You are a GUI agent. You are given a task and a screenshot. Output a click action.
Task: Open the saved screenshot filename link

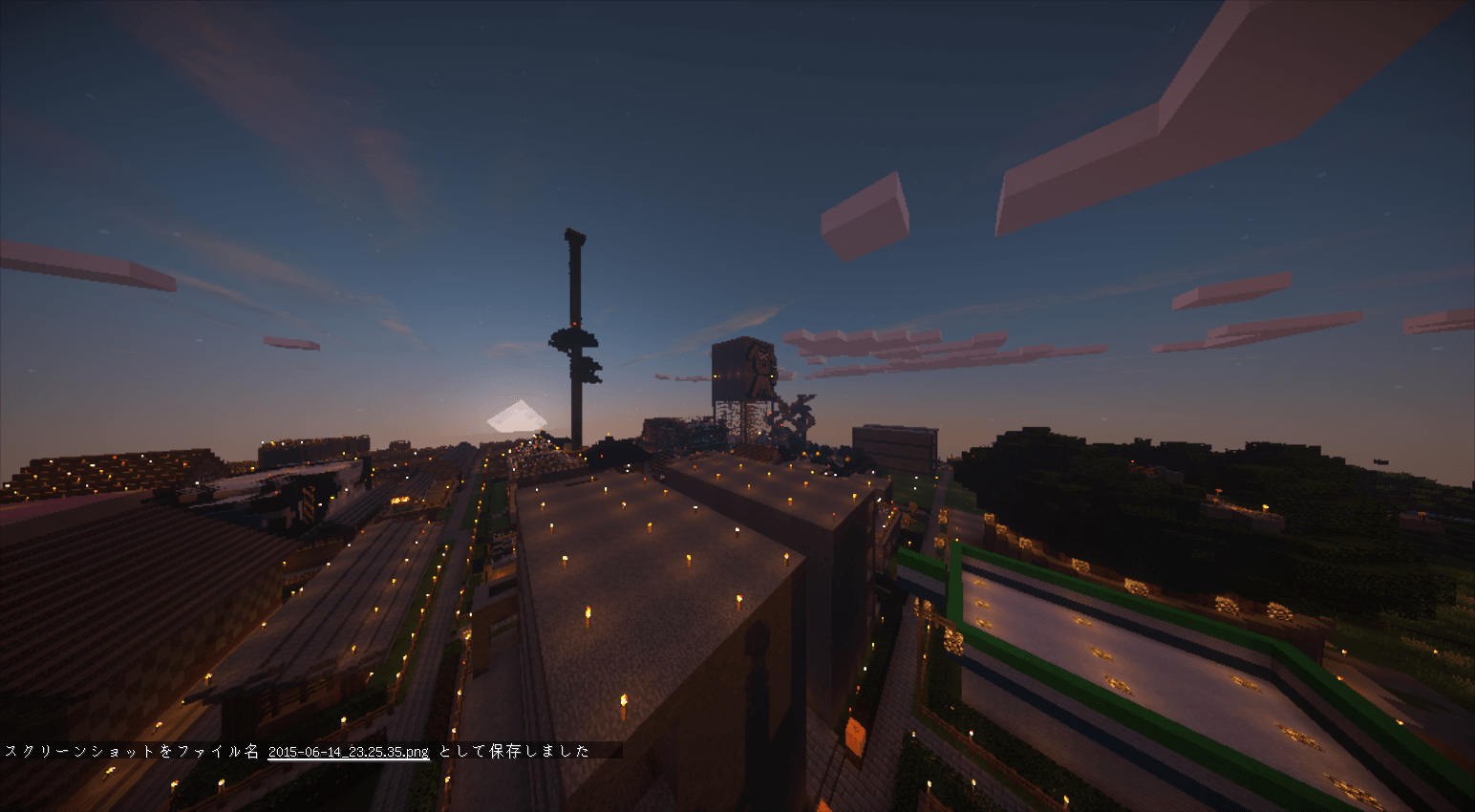tap(348, 752)
